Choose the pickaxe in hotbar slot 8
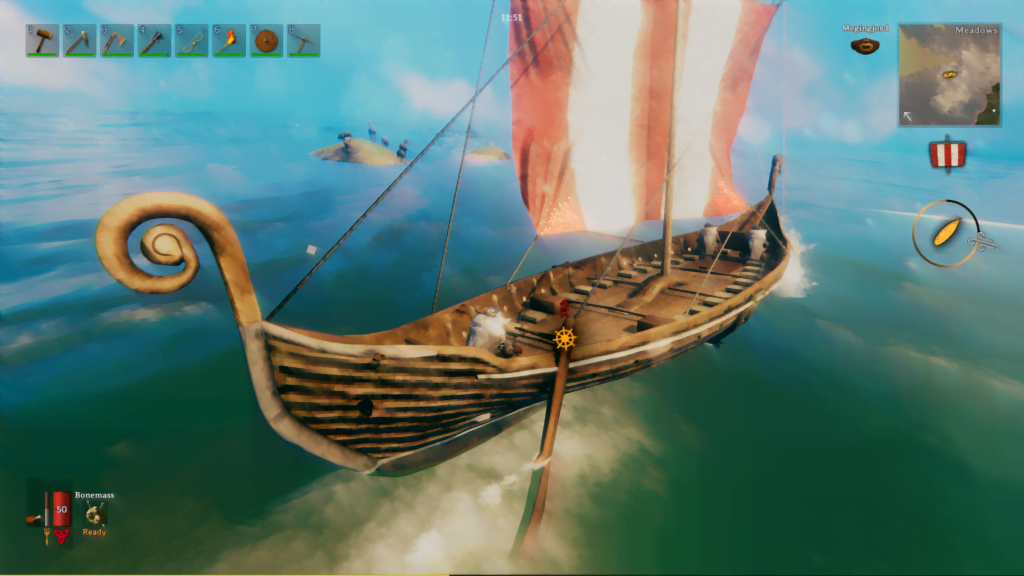 303,40
